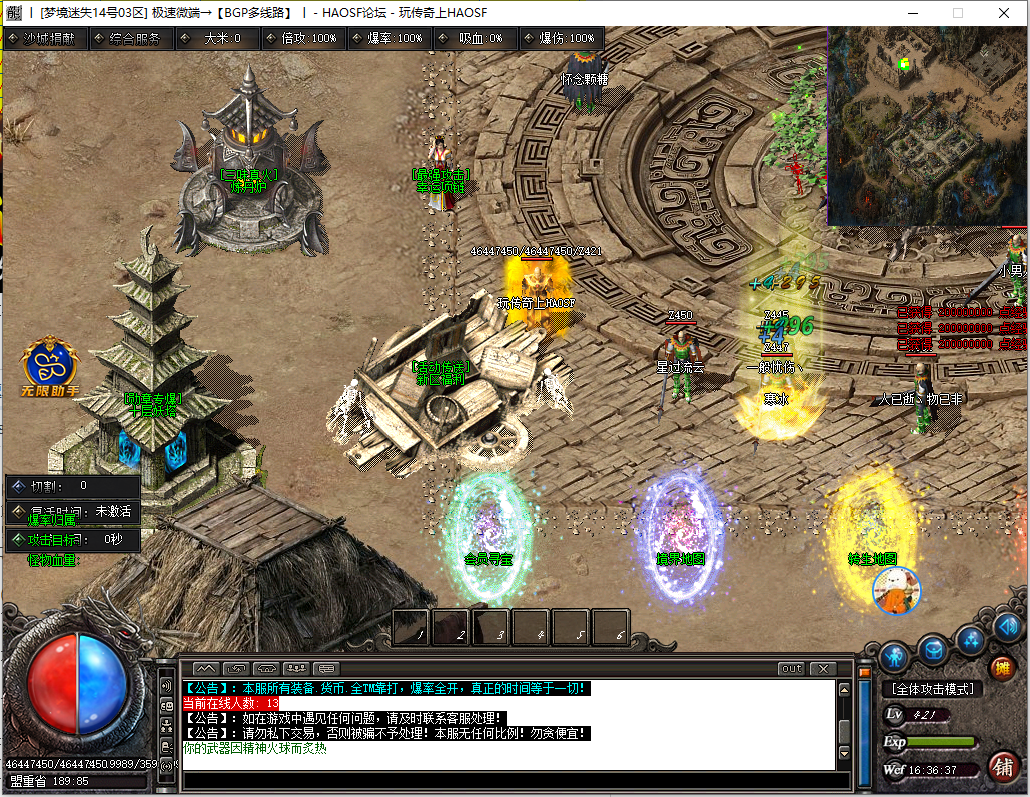1030x797 pixels.
Task: Click the minimap in the corner
Action: point(926,125)
